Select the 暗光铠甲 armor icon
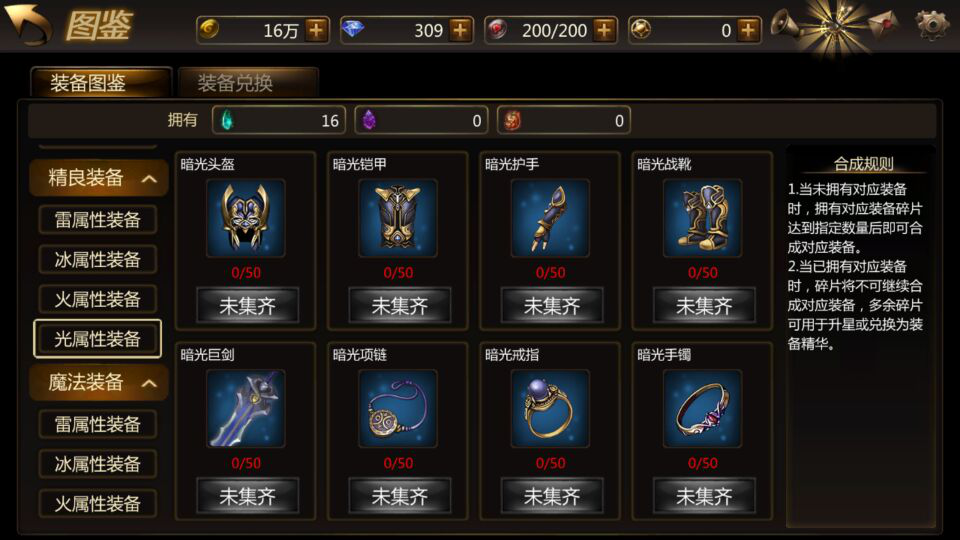 (398, 217)
